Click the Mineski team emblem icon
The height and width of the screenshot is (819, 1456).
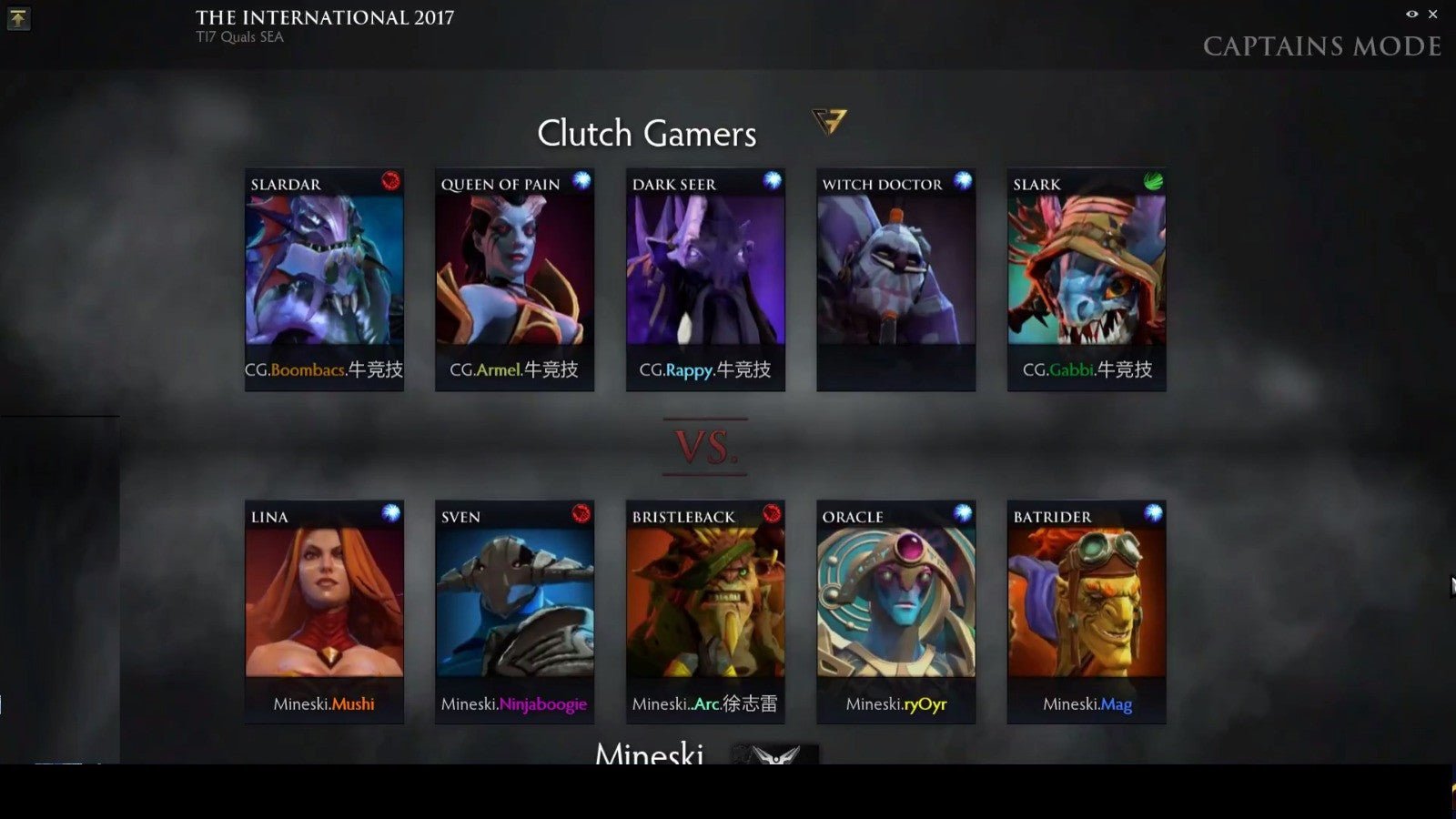776,757
